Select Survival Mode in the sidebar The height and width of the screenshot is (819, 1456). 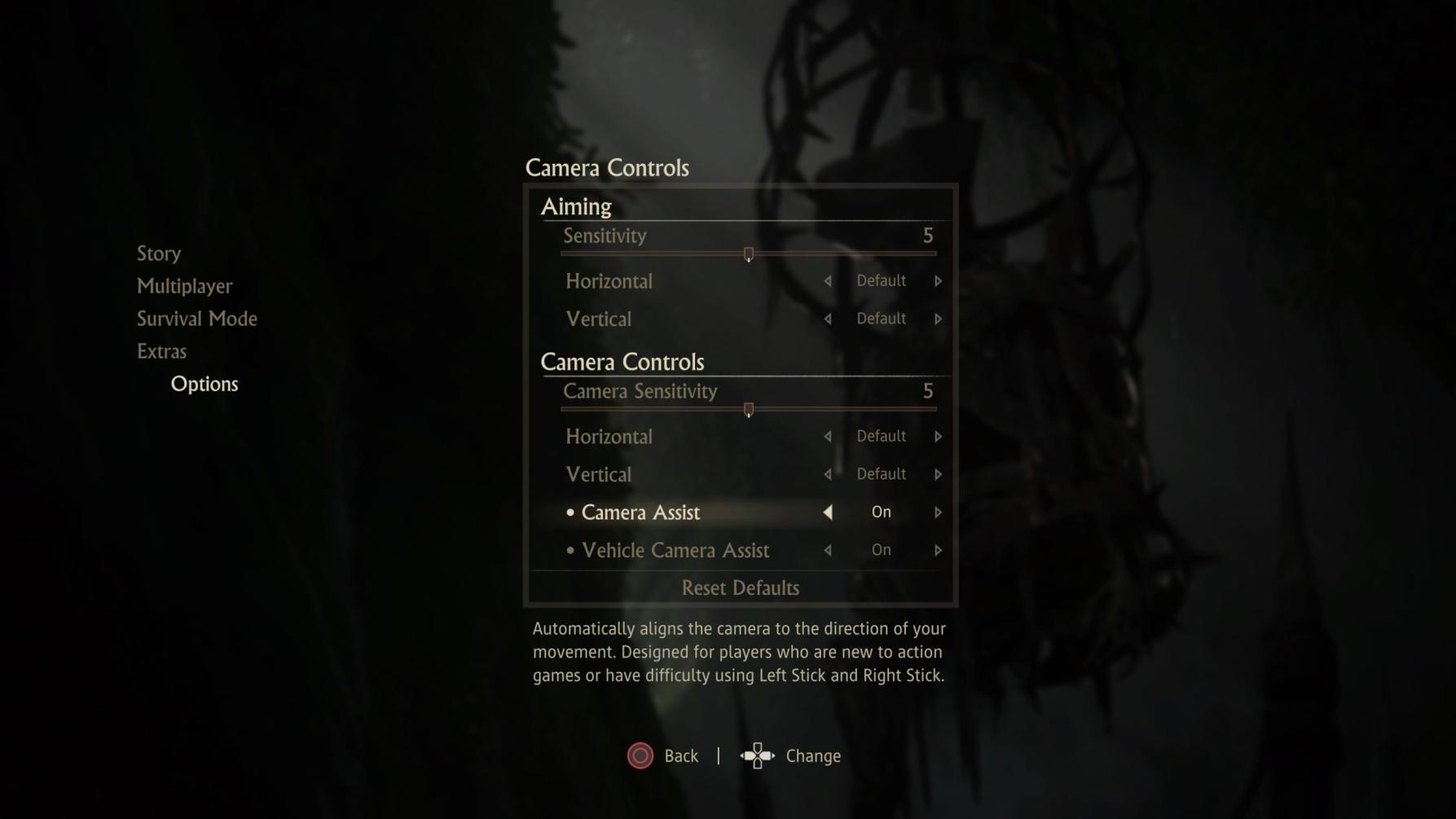pyautogui.click(x=197, y=319)
